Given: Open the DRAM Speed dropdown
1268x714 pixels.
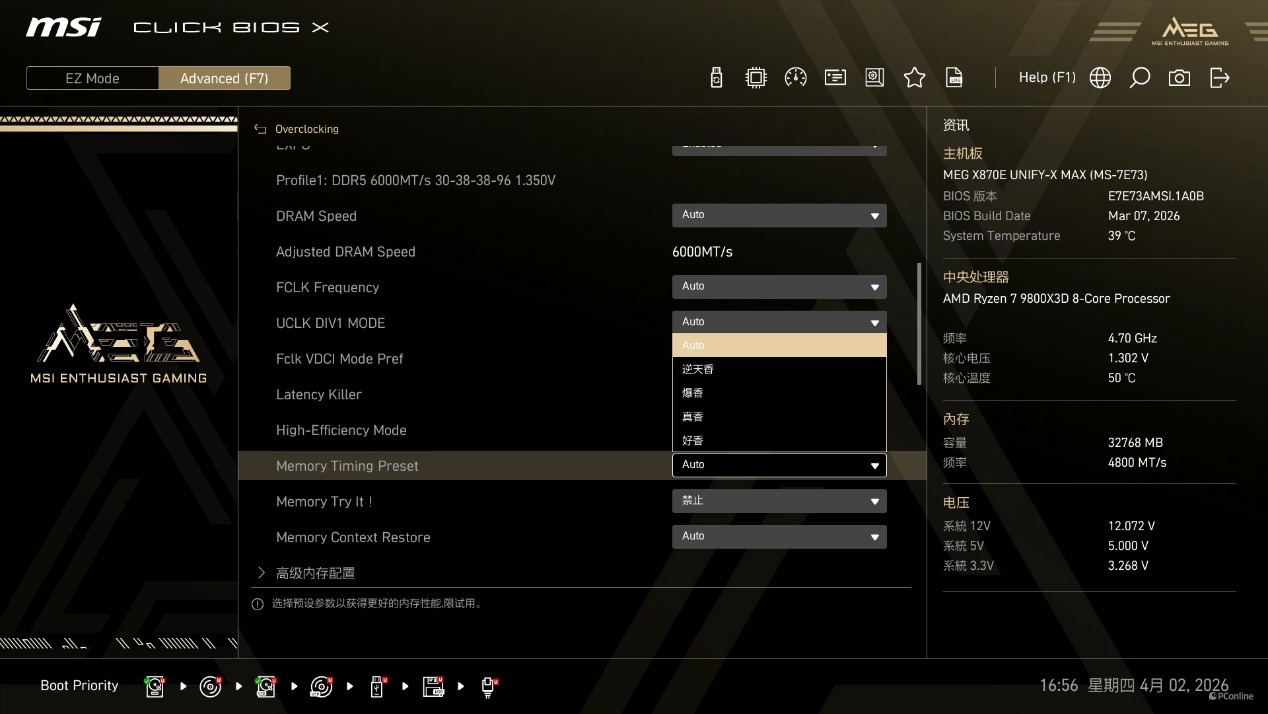Looking at the screenshot, I should click(x=778, y=215).
